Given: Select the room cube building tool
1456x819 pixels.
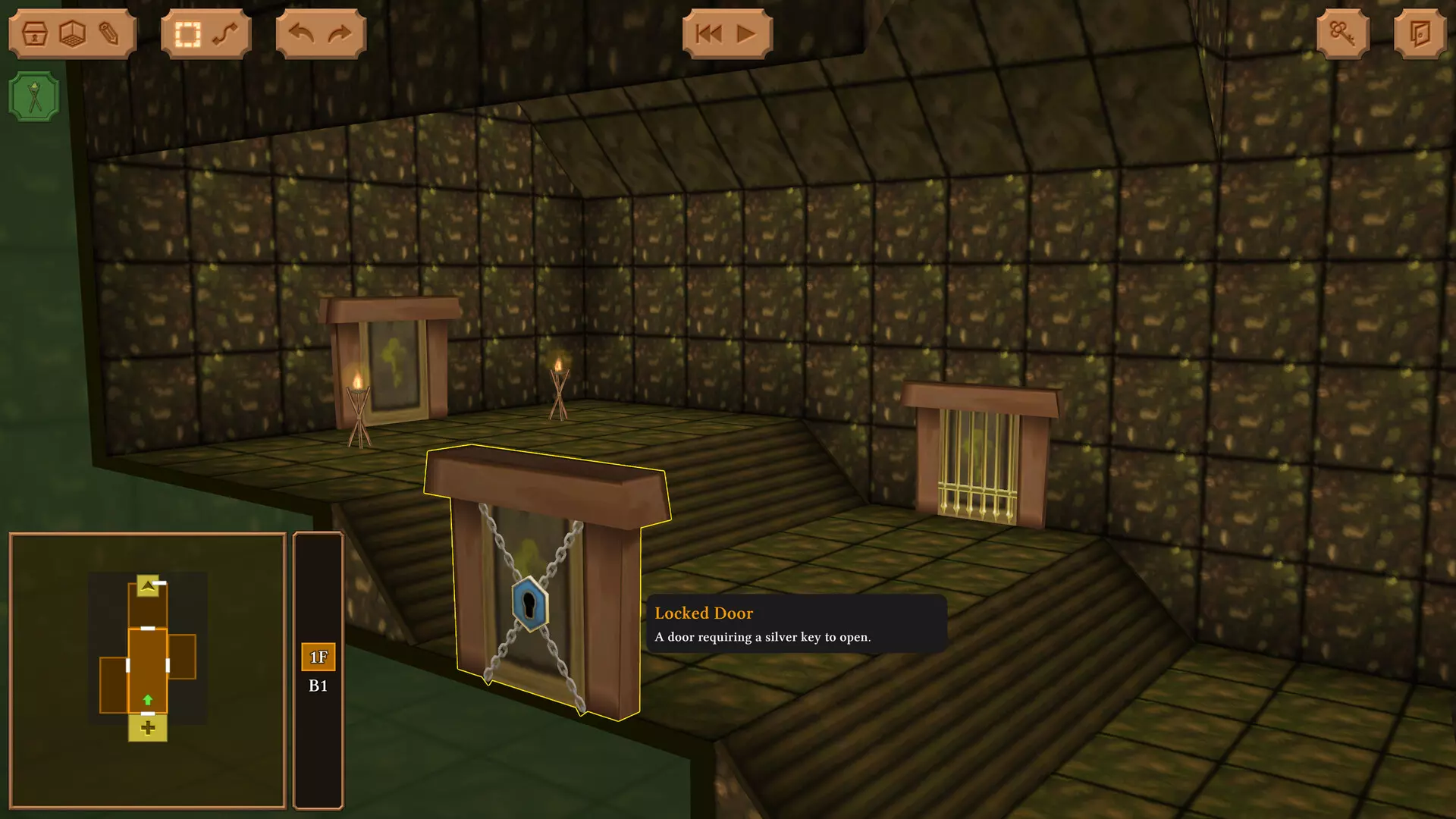Looking at the screenshot, I should pyautogui.click(x=72, y=34).
